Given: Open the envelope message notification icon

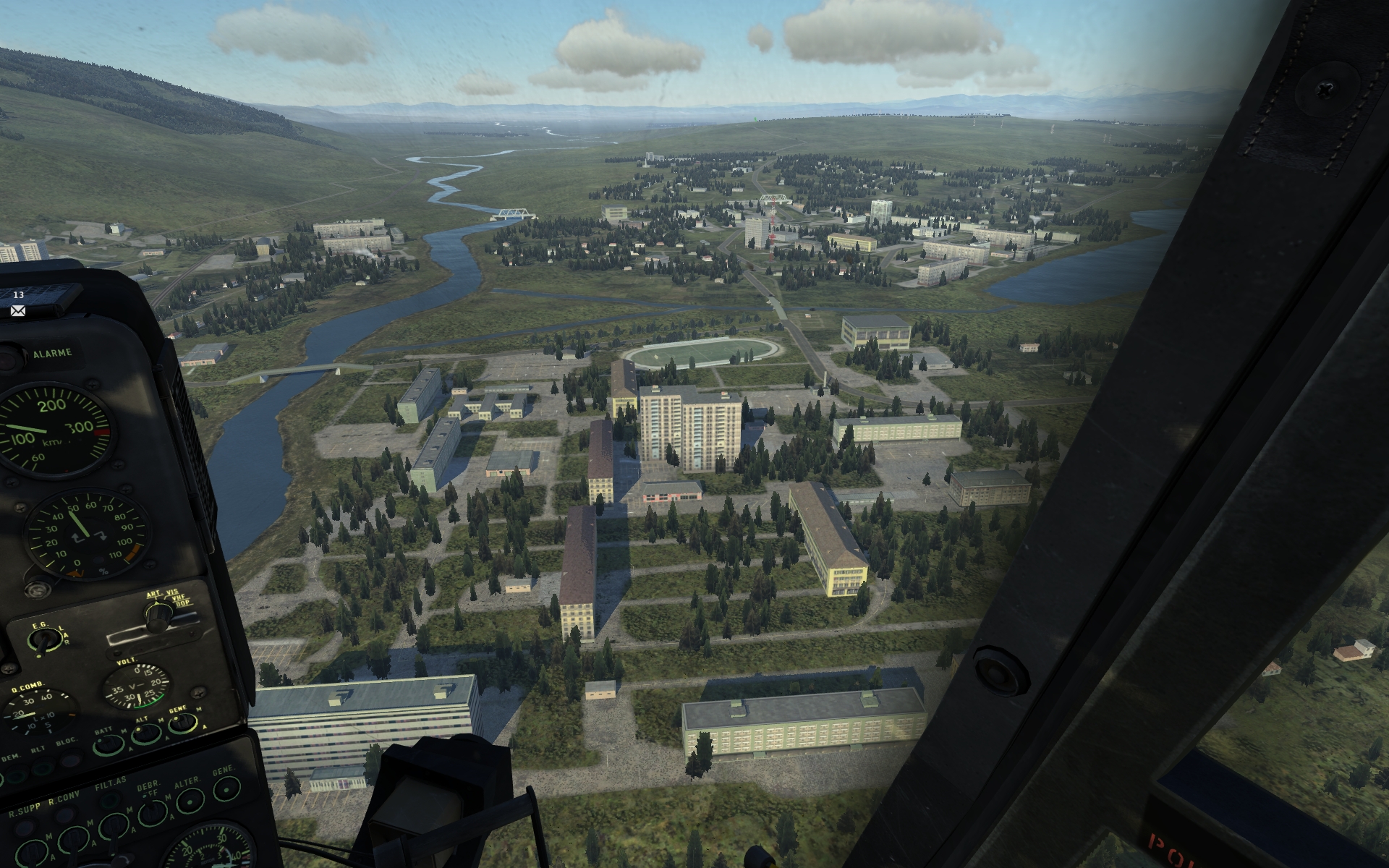Looking at the screenshot, I should (18, 310).
